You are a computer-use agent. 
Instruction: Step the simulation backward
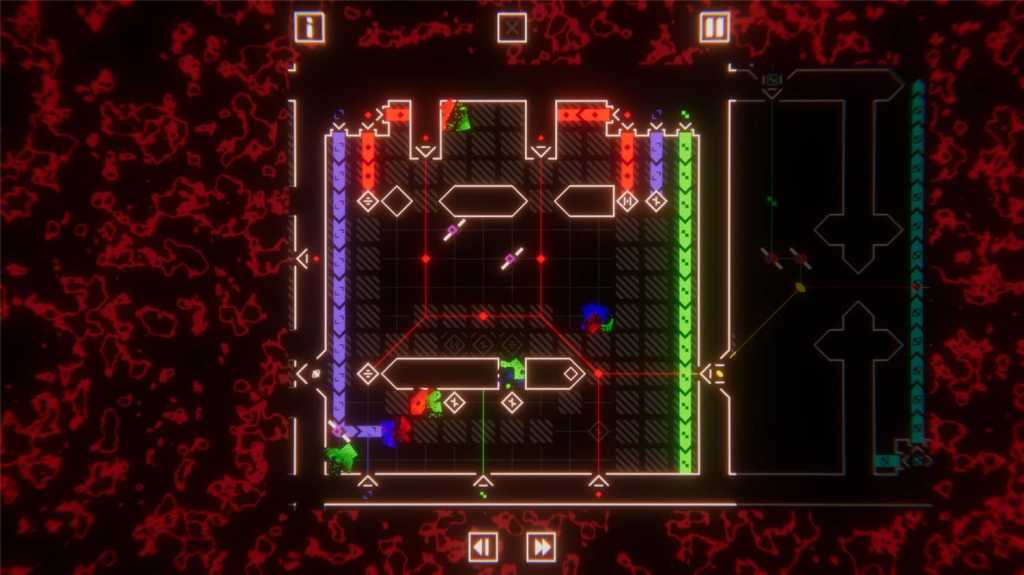coord(483,546)
